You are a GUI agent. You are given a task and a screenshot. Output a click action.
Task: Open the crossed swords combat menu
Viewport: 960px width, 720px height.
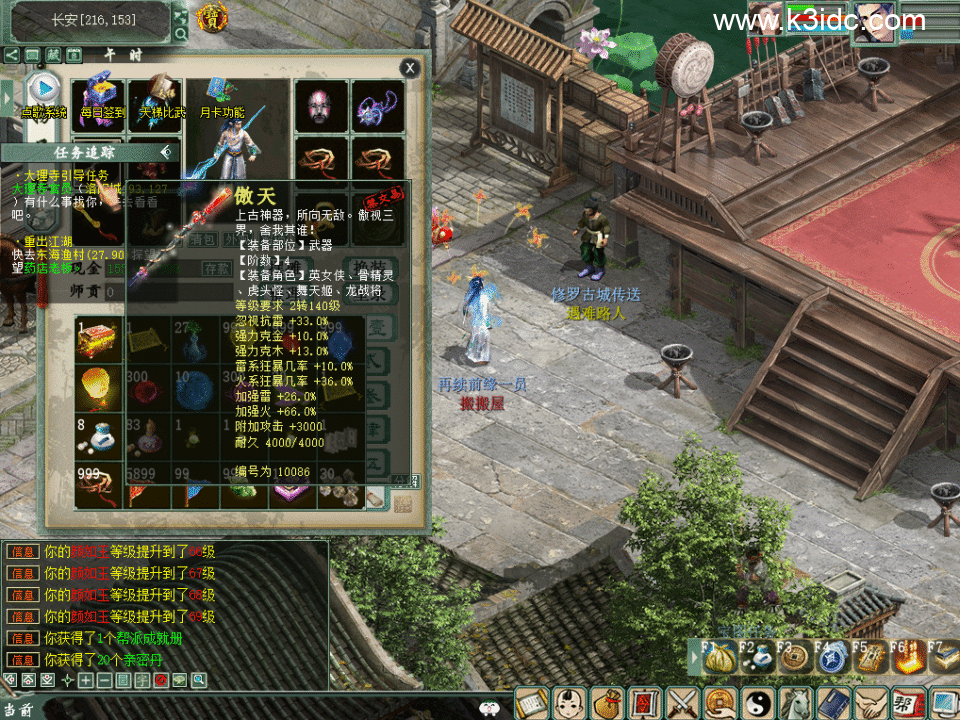click(681, 703)
